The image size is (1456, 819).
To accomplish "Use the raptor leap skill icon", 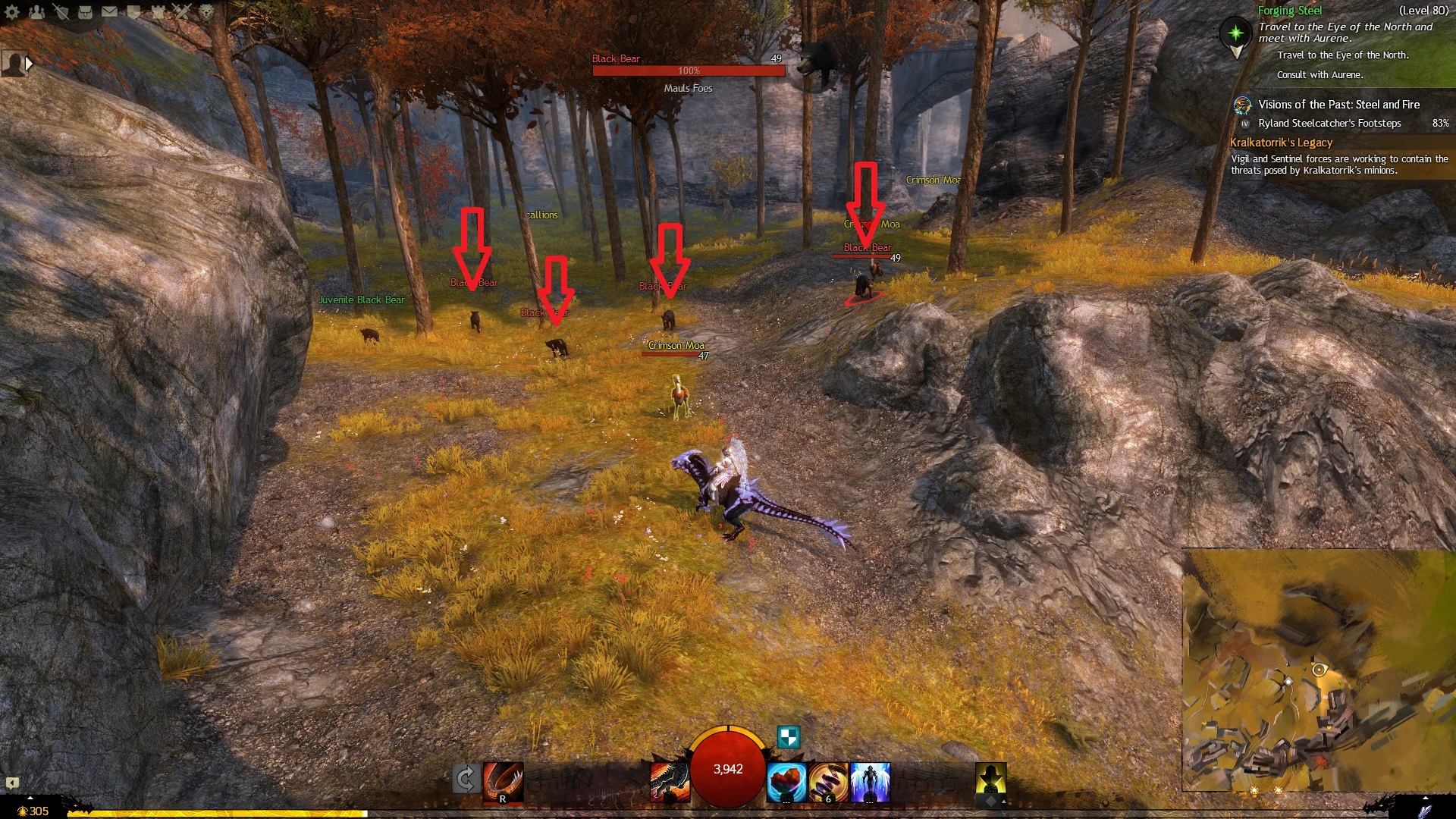I will (670, 782).
